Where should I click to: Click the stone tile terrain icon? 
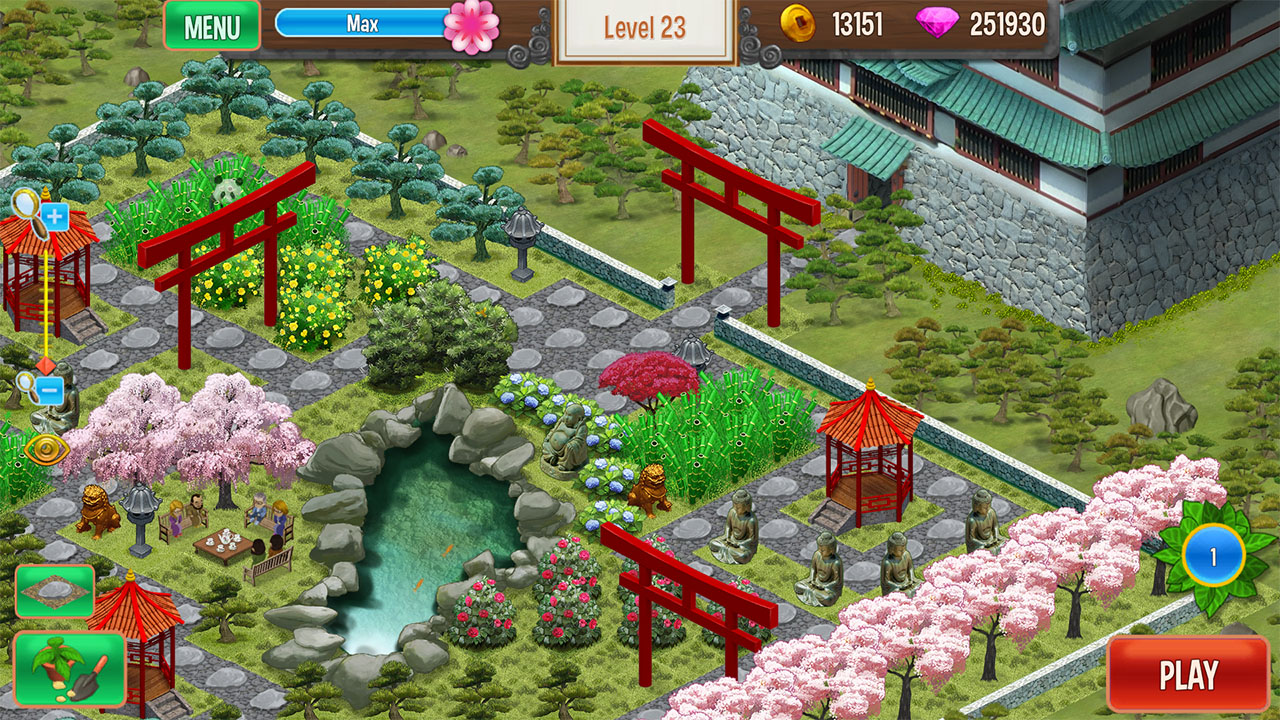coord(55,590)
